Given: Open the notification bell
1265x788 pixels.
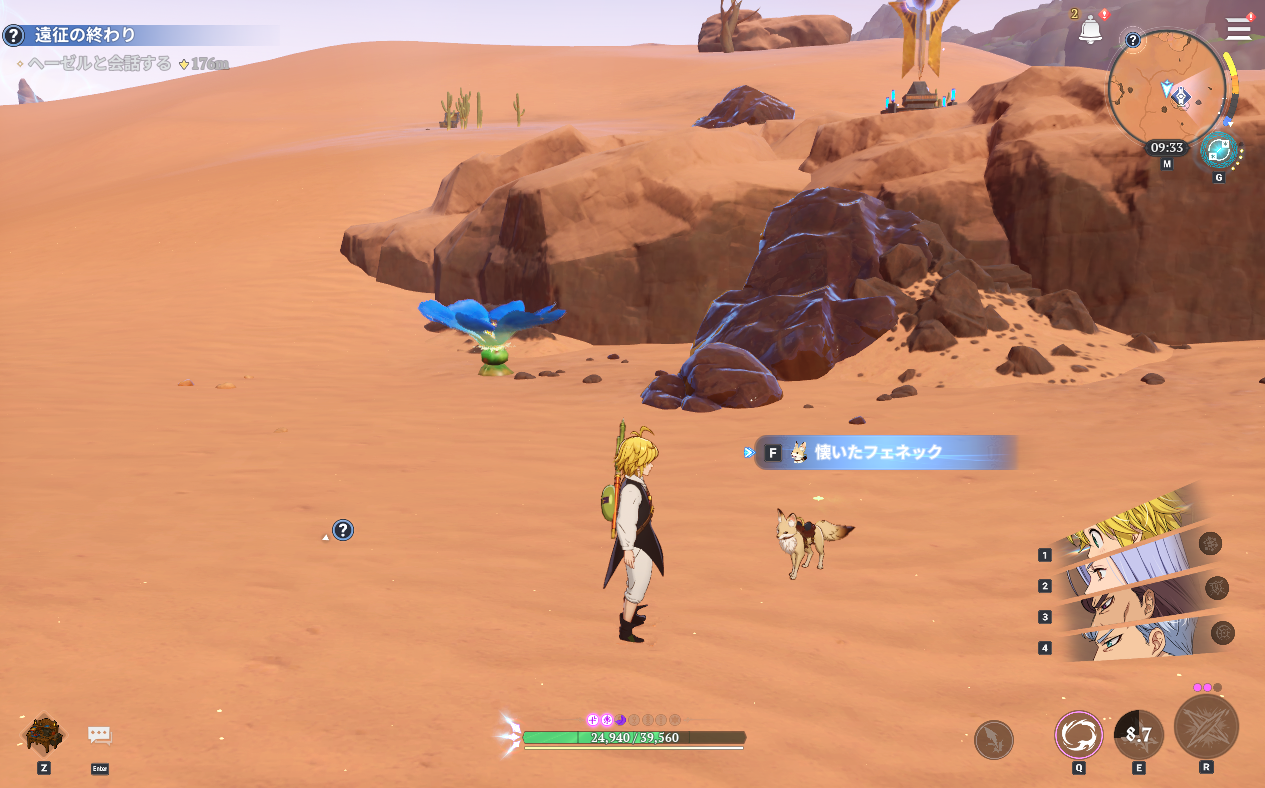Looking at the screenshot, I should (x=1090, y=30).
